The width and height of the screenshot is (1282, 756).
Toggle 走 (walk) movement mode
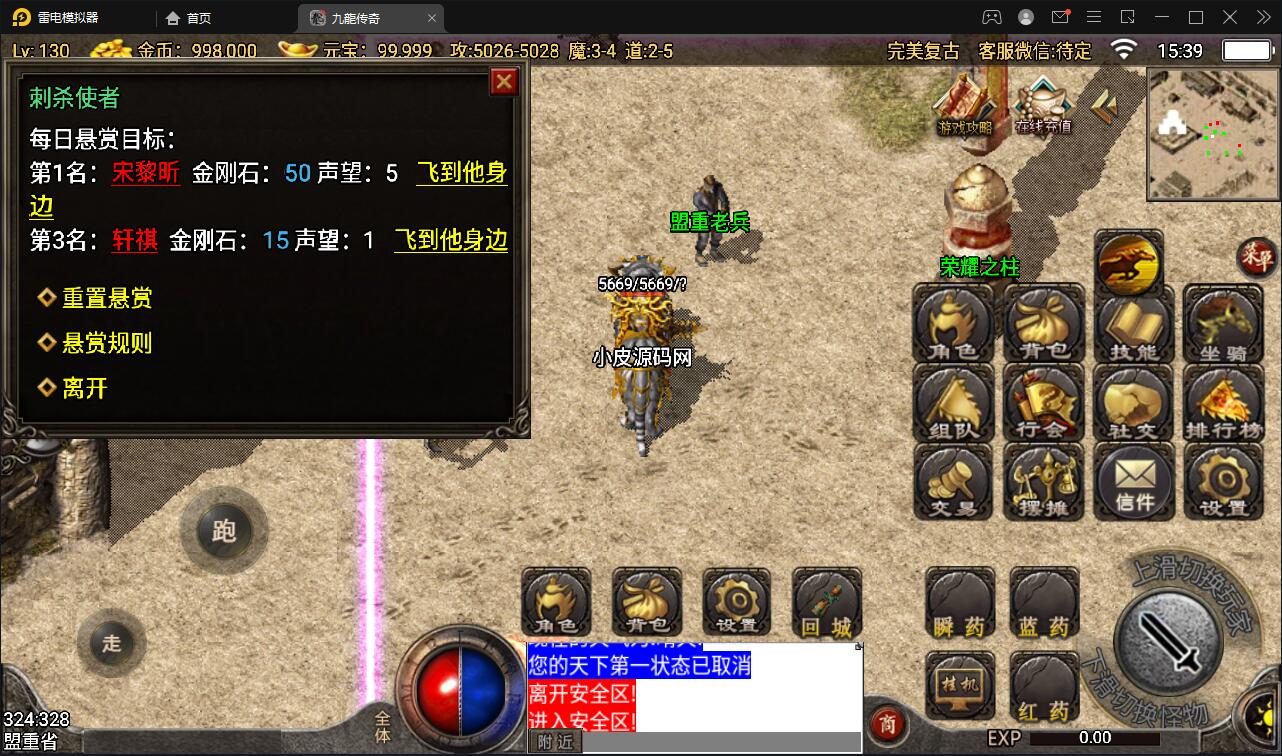(112, 644)
